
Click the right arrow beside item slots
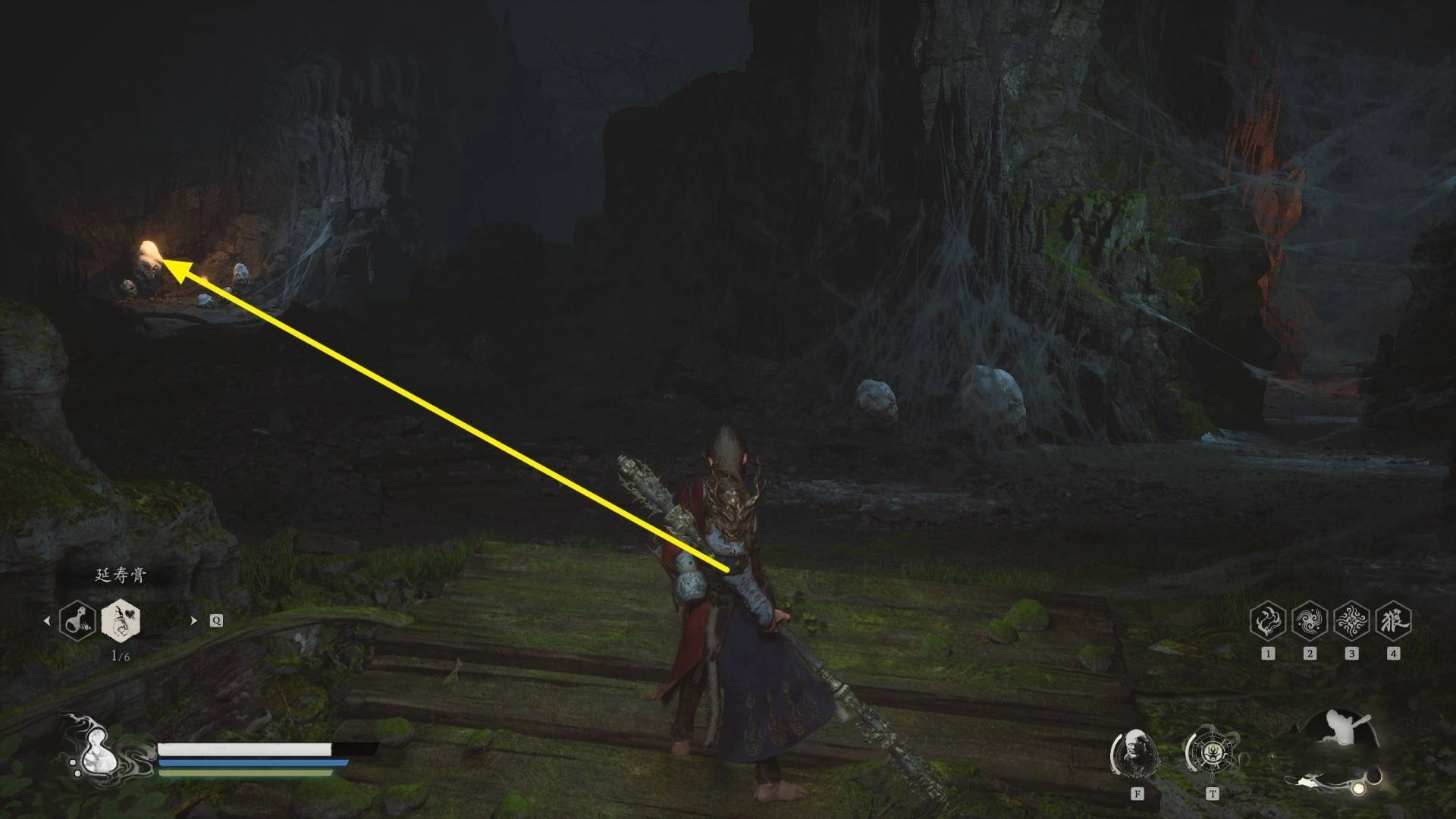click(x=193, y=620)
